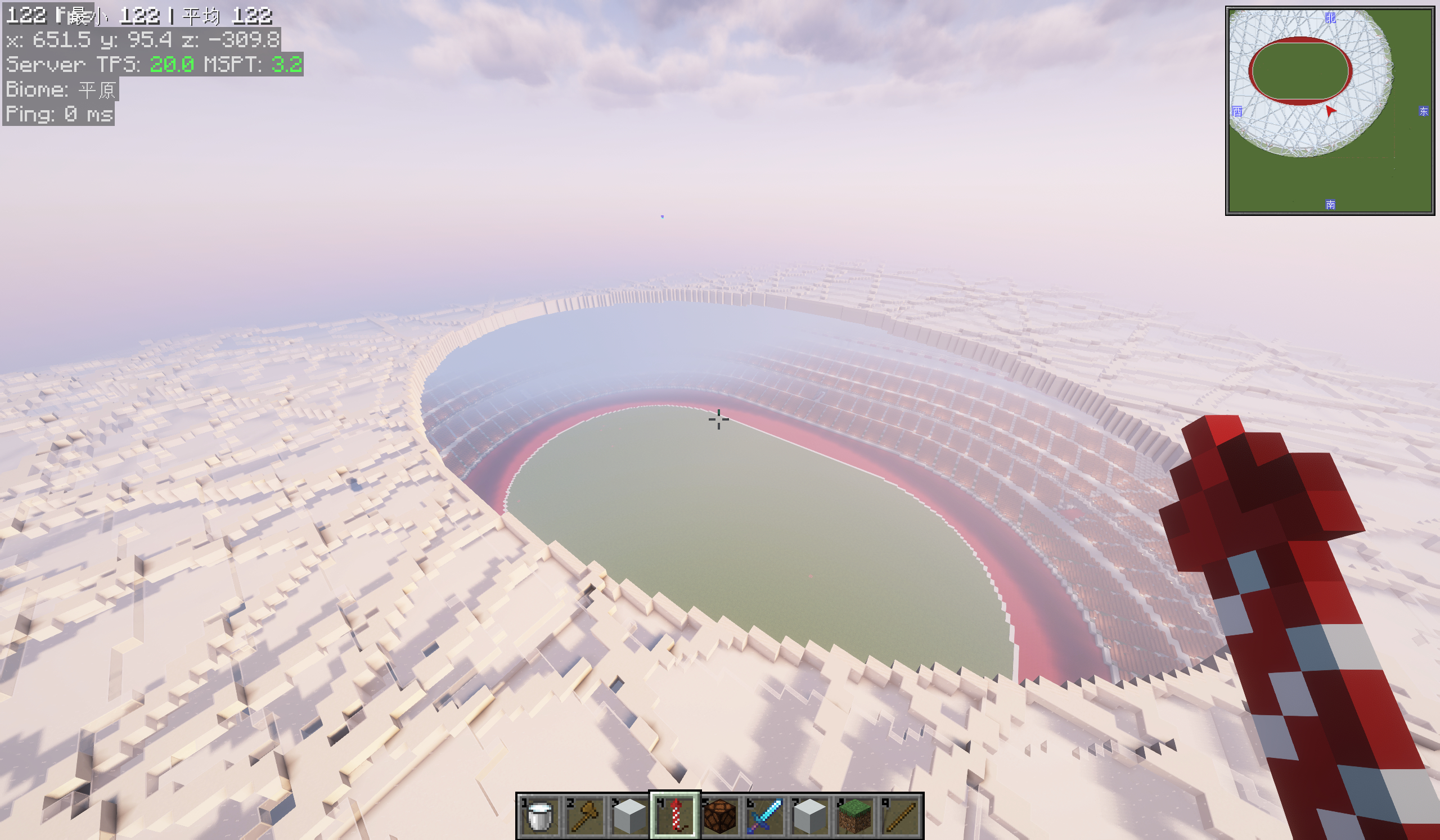1440x840 pixels.
Task: Click the east 东 marker on minimap
Action: point(1424,111)
